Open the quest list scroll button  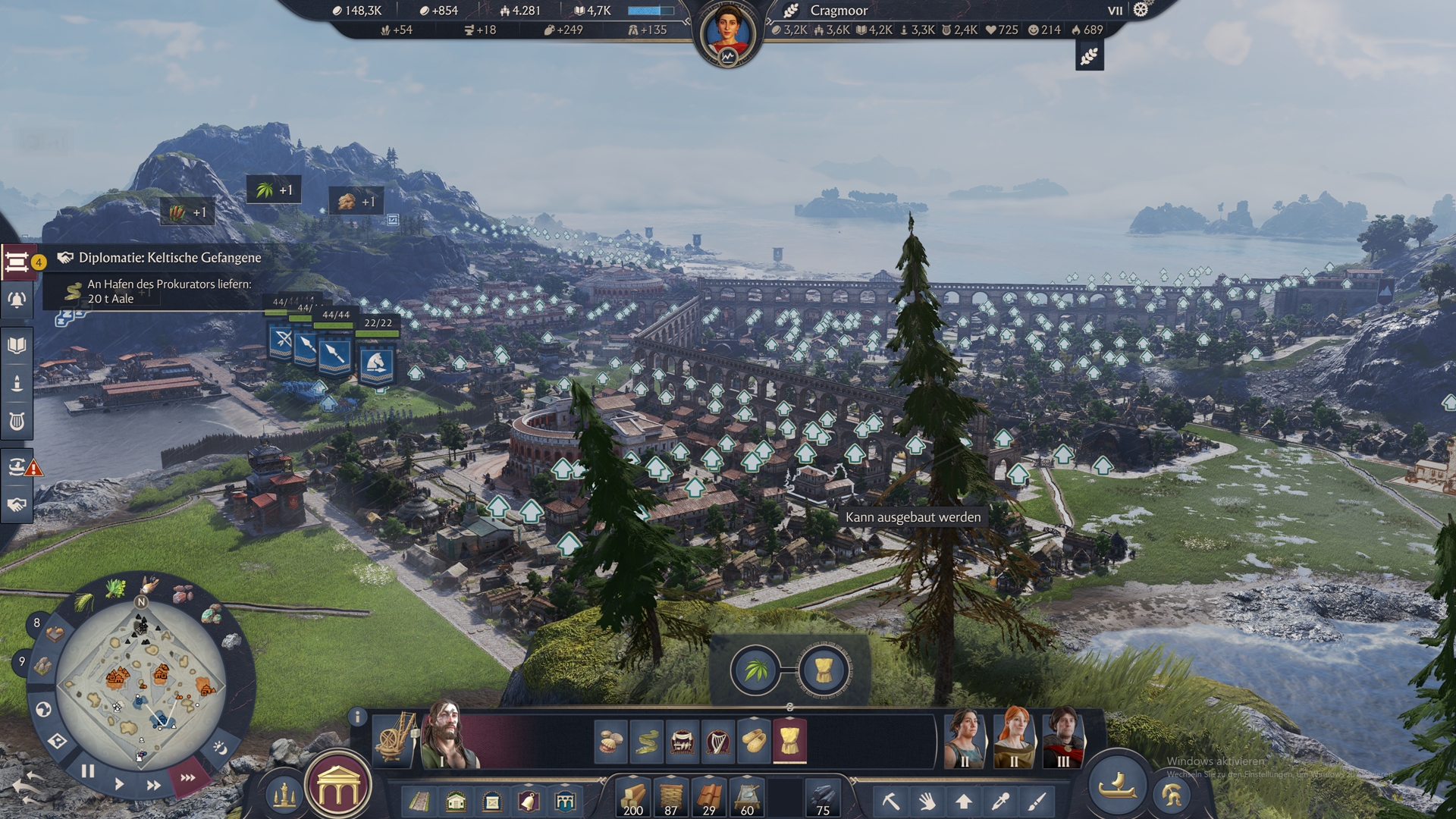pos(17,262)
